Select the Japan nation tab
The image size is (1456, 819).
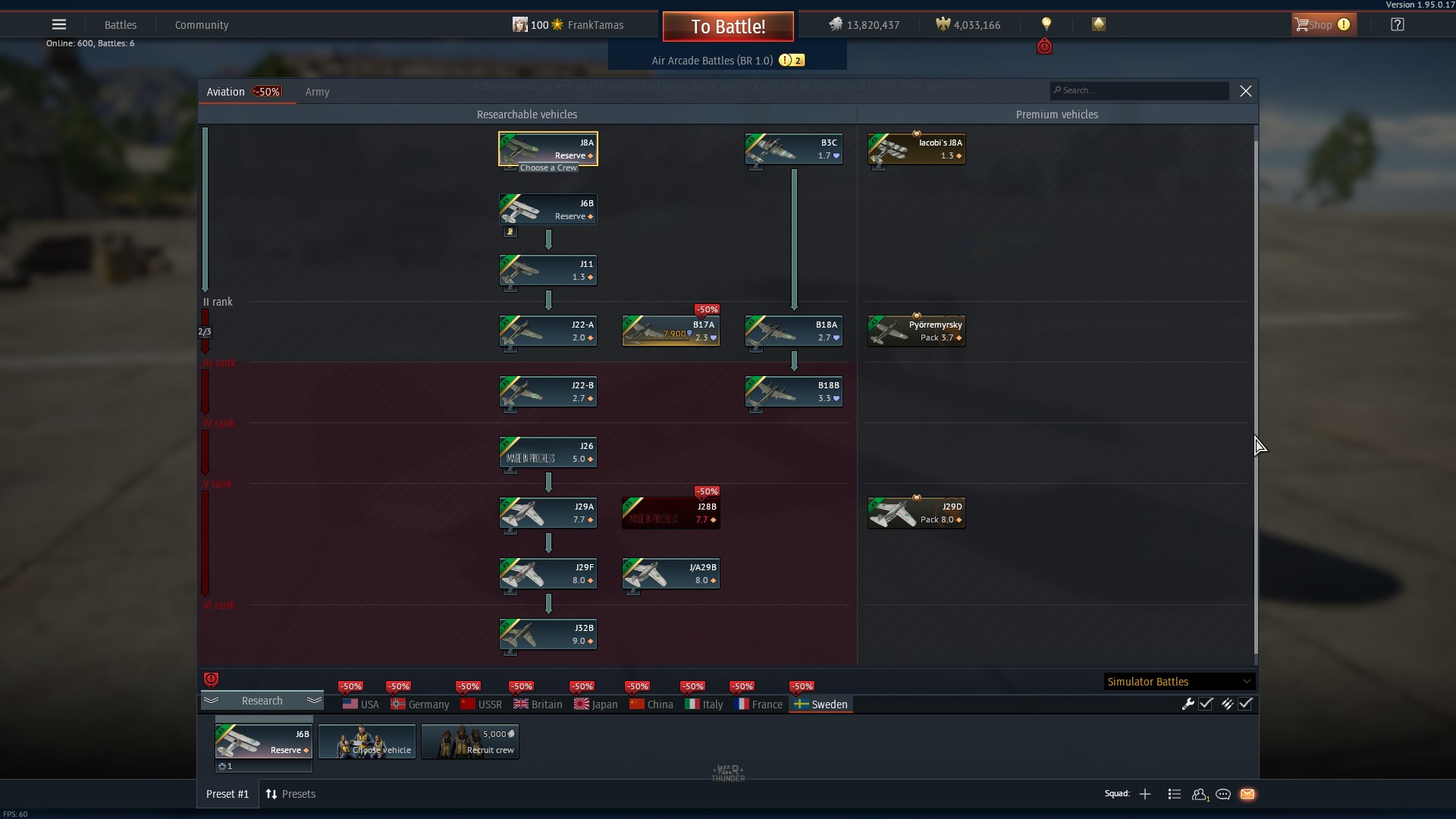pyautogui.click(x=596, y=704)
